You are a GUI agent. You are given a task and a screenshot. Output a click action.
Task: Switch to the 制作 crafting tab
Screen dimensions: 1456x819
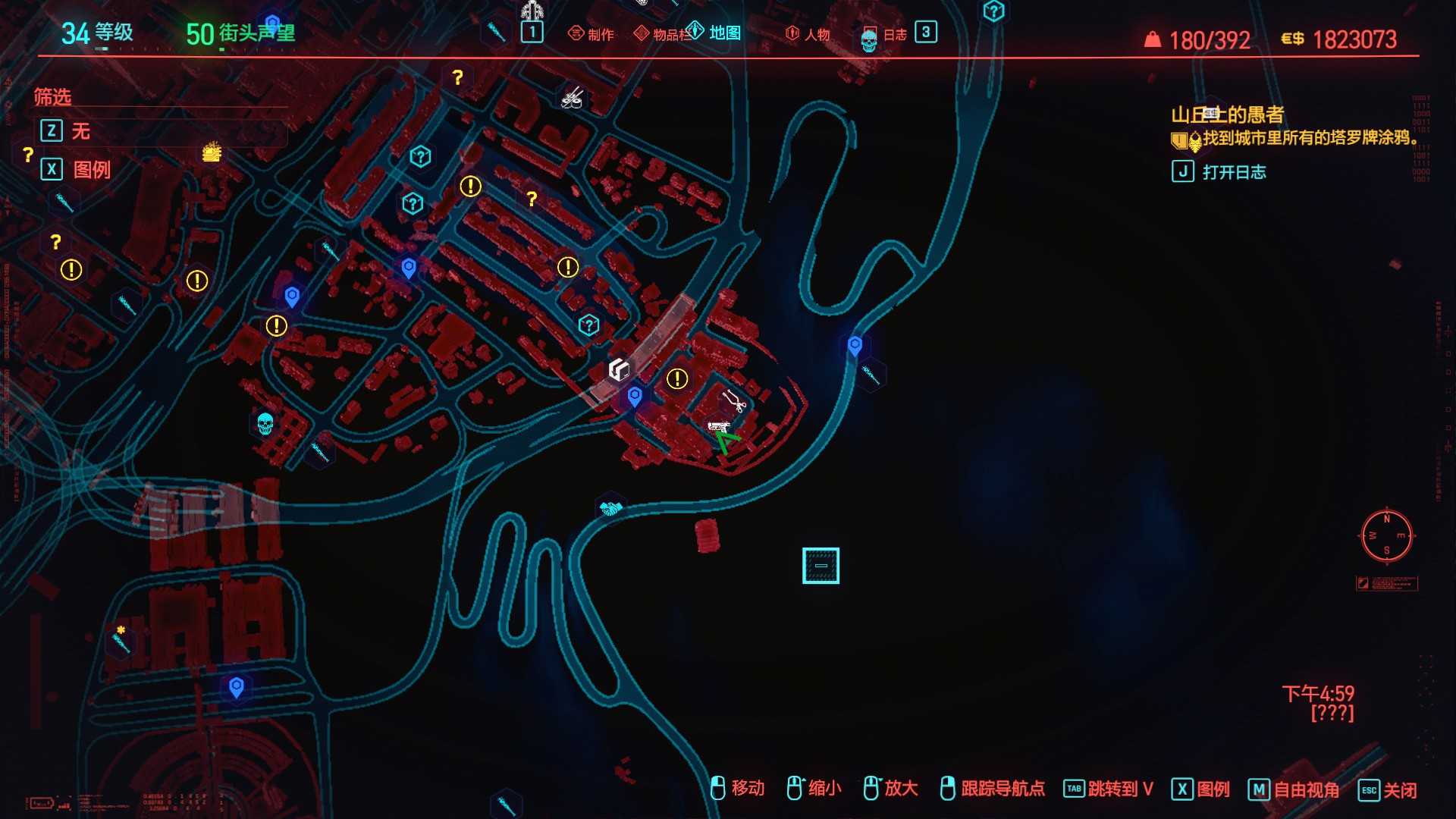591,34
